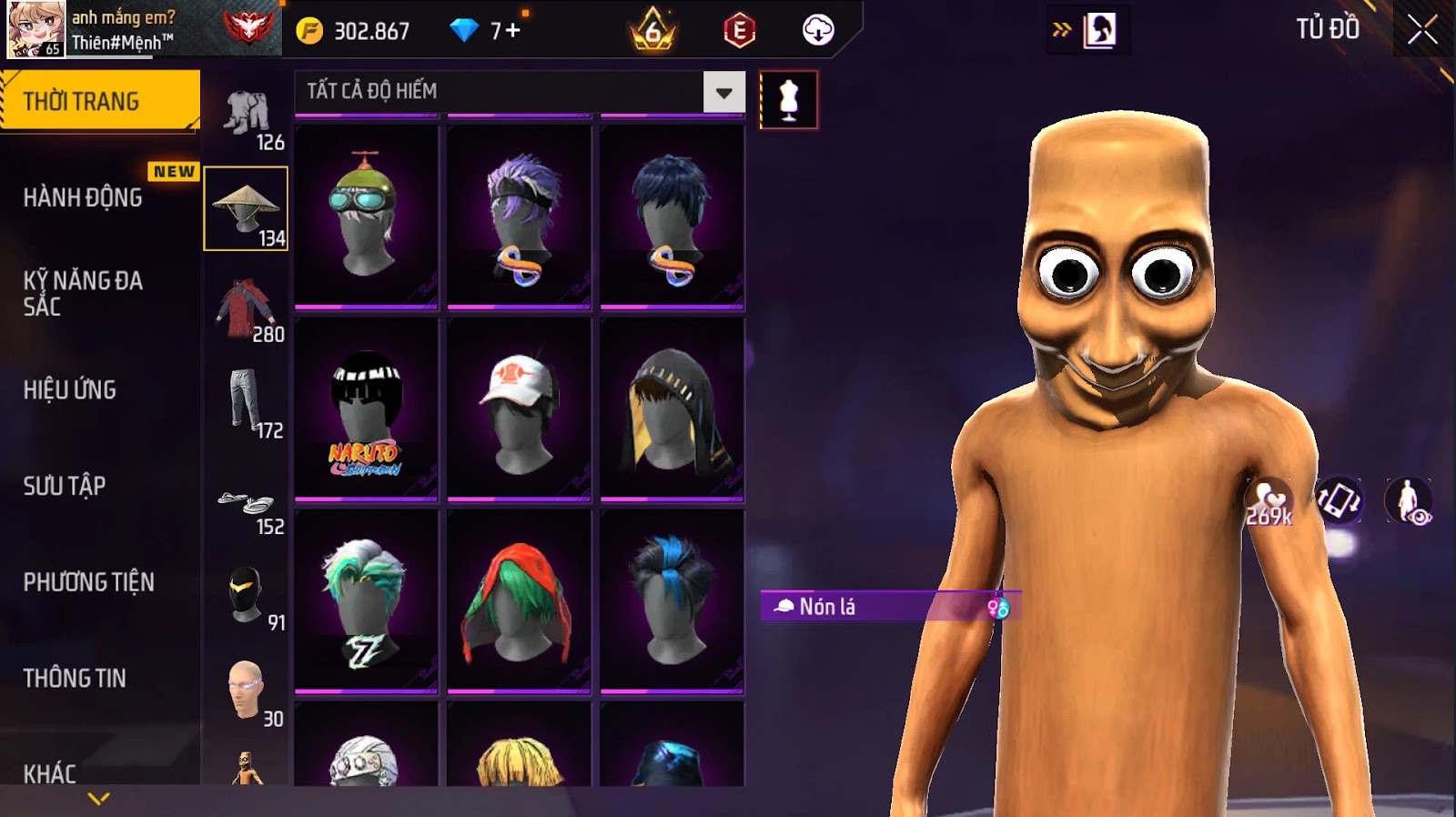This screenshot has height=817, width=1456.
Task: Open the sandals footwear category
Action: 246,505
